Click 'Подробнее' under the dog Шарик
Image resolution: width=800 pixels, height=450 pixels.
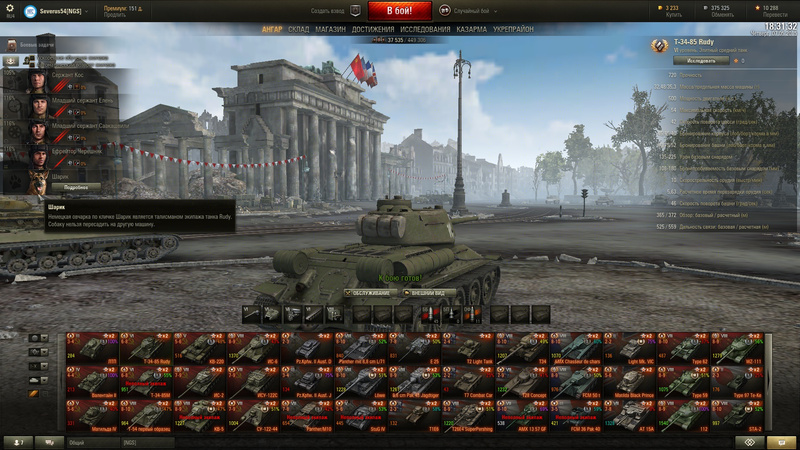point(76,187)
